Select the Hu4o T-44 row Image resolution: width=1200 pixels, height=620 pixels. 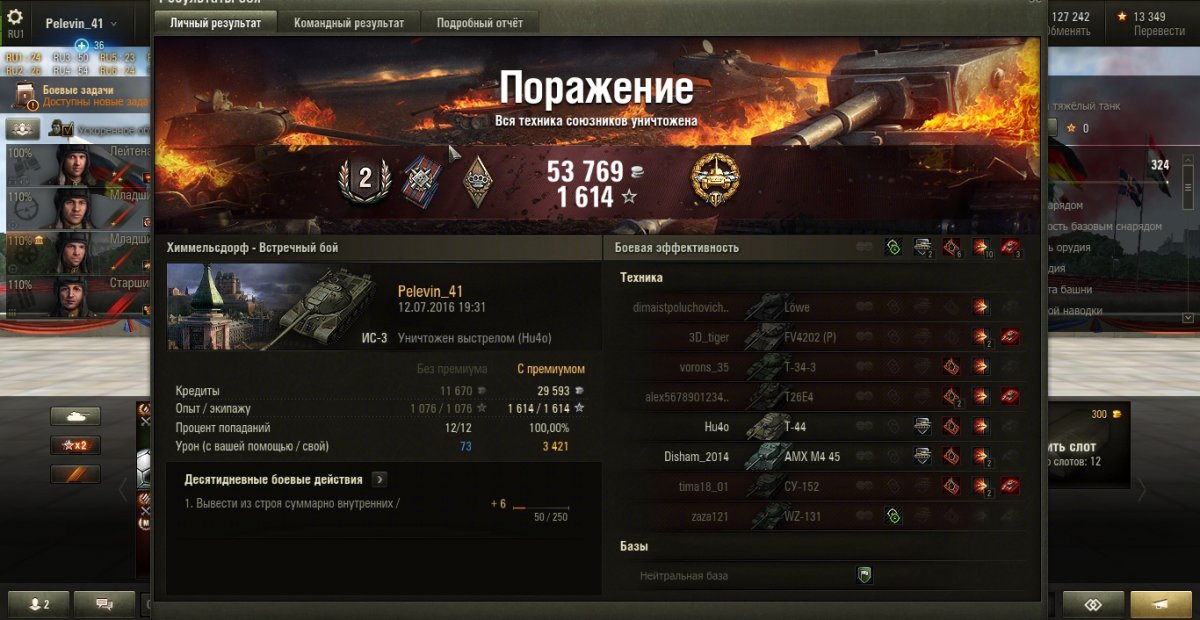(x=820, y=427)
